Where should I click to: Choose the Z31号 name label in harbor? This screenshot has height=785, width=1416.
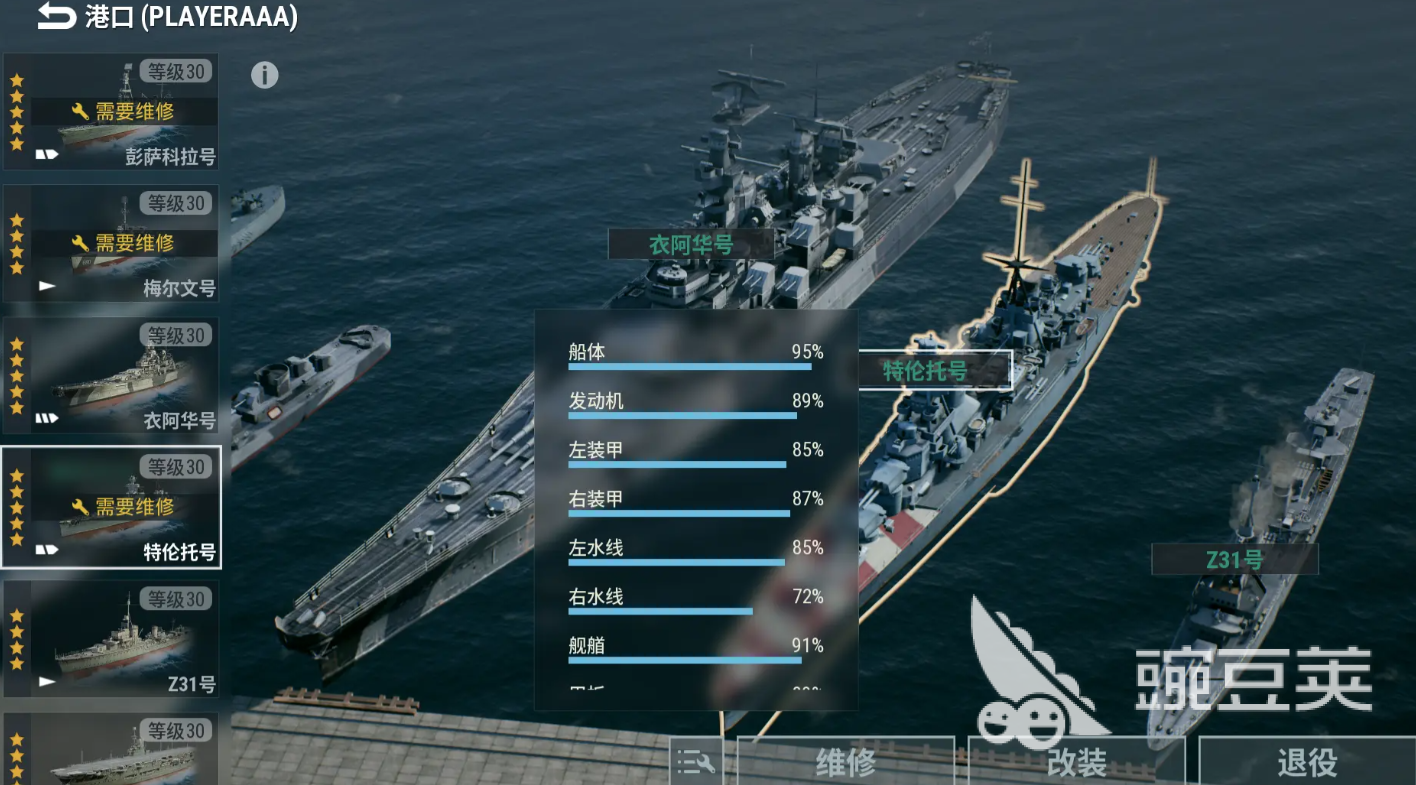(x=1234, y=560)
